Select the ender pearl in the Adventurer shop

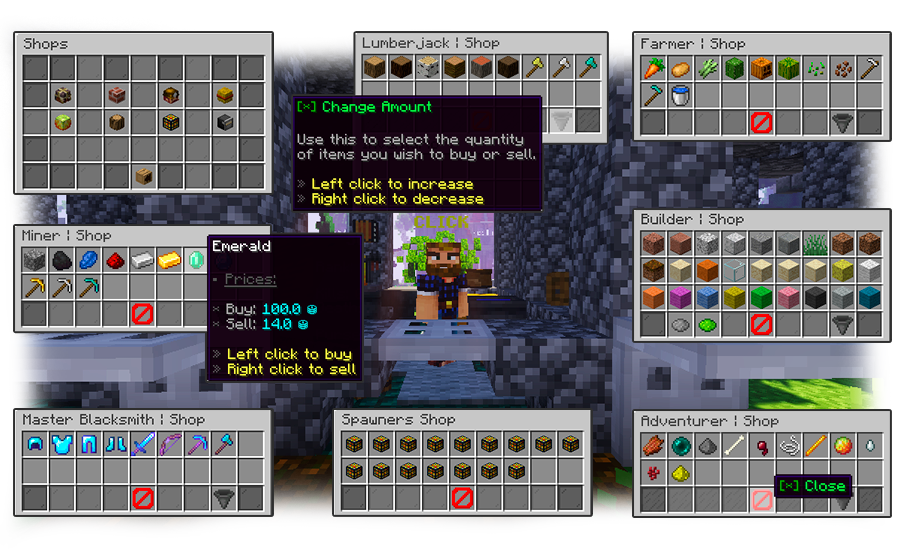tap(679, 445)
